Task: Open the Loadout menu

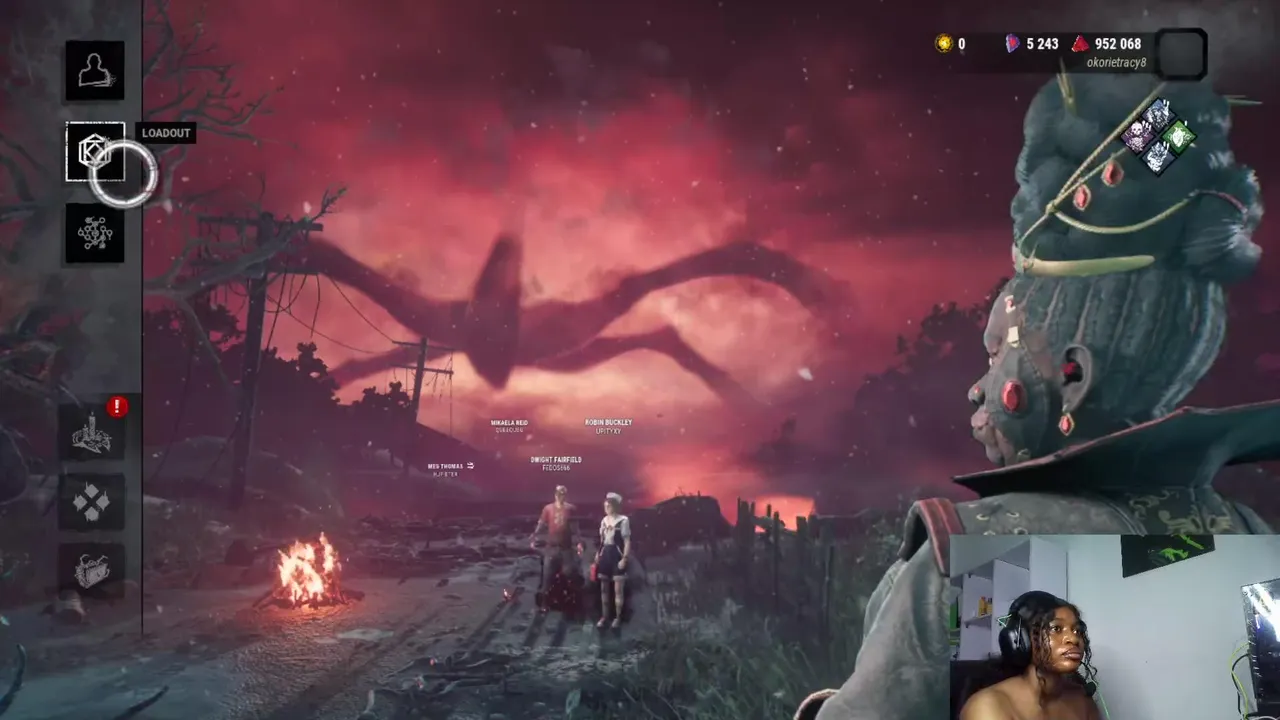Action: pos(95,152)
